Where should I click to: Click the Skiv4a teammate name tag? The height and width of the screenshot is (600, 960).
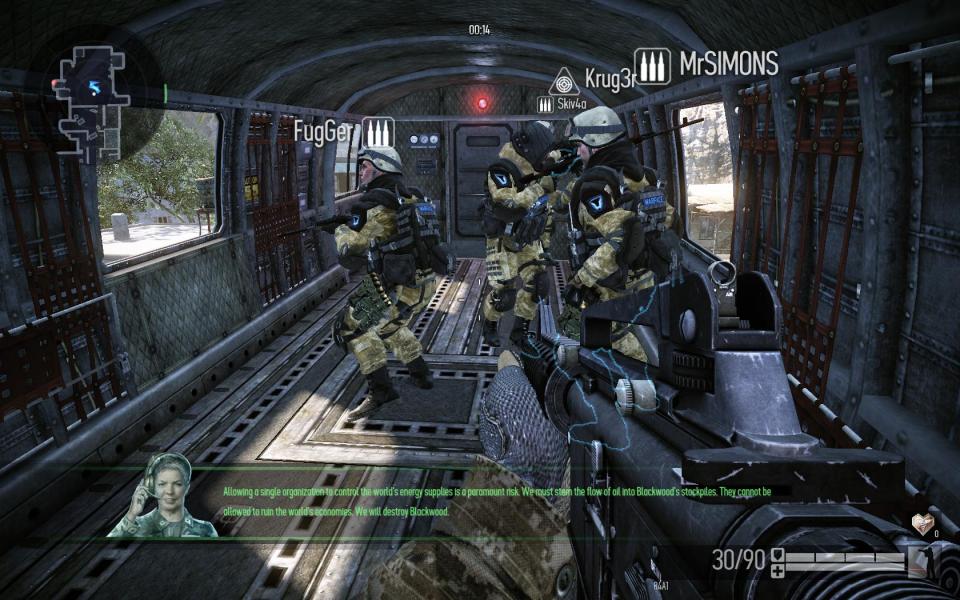(573, 103)
